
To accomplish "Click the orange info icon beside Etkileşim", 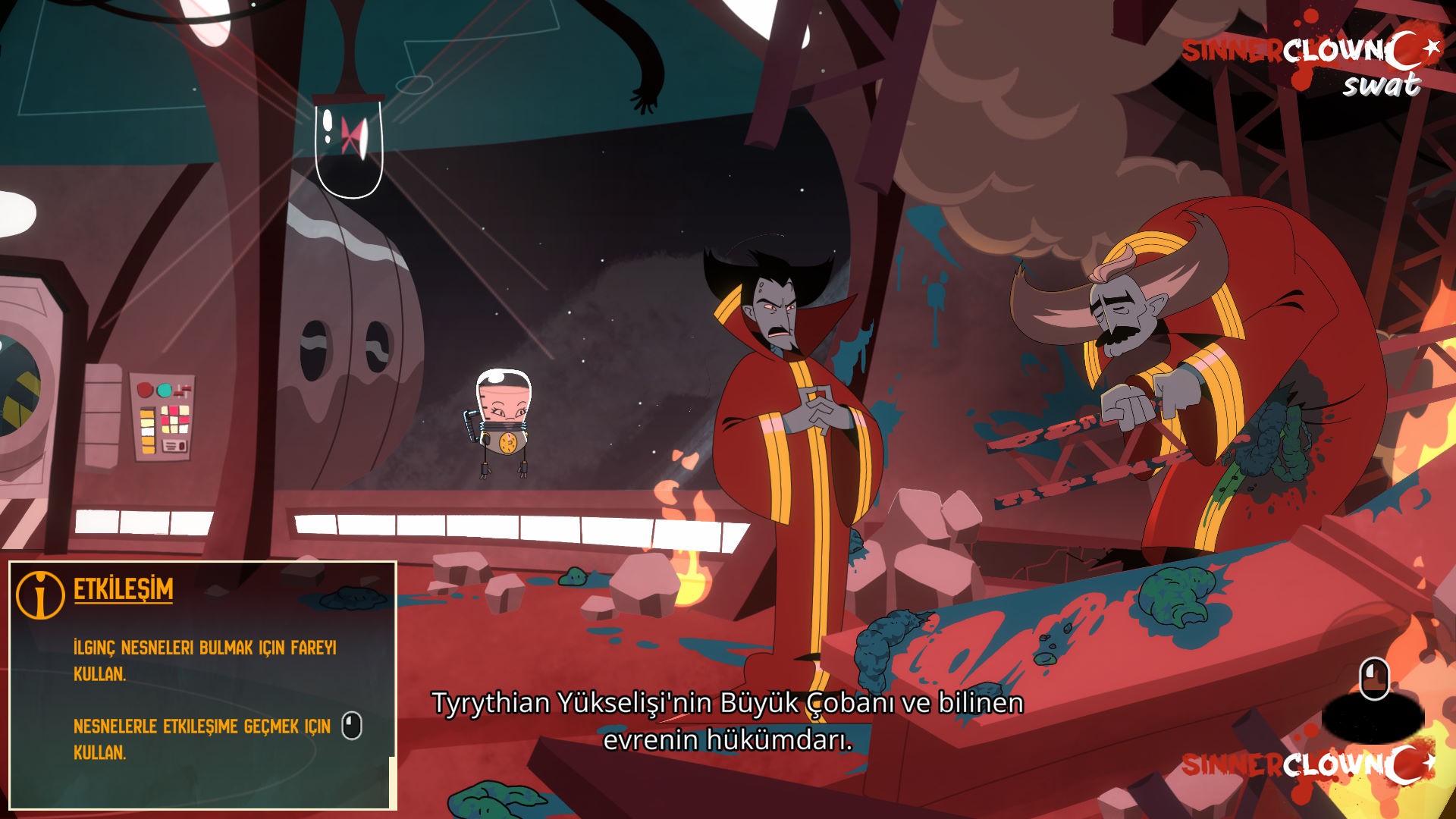I will click(40, 594).
